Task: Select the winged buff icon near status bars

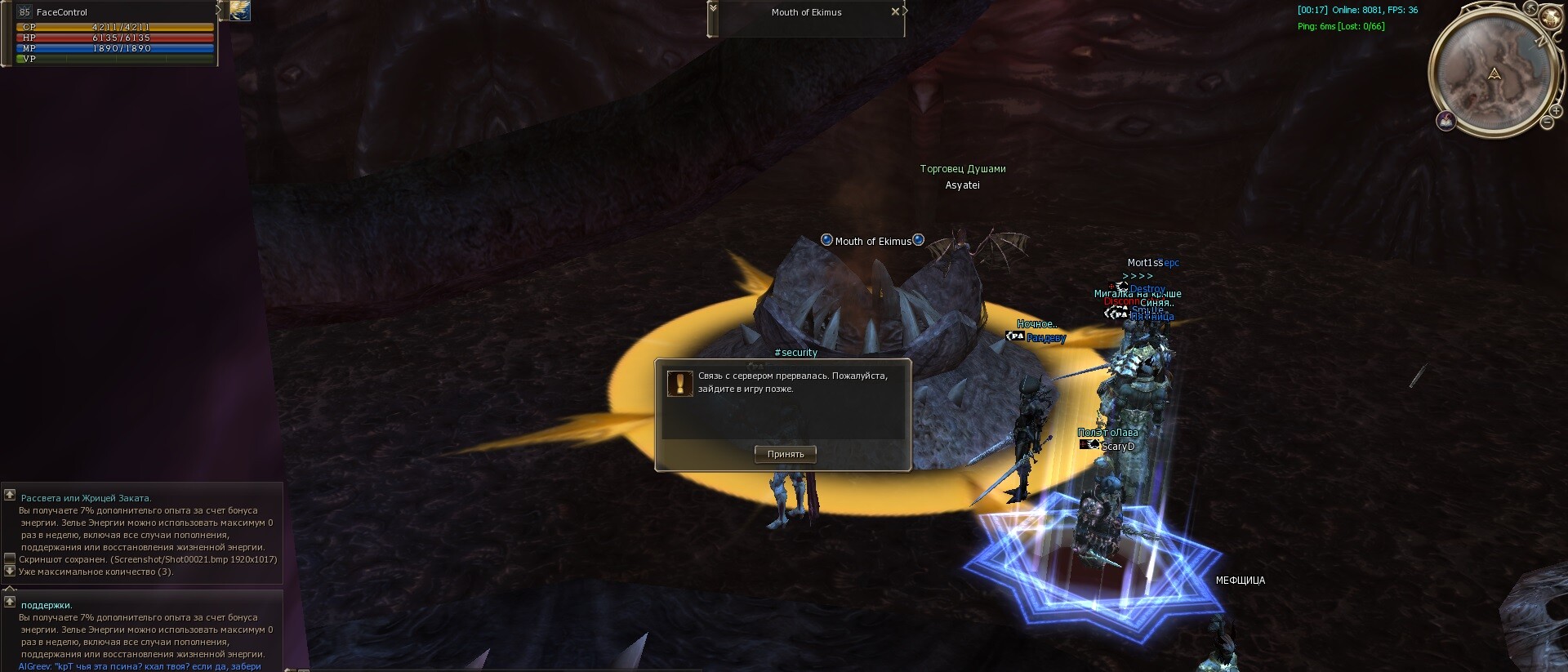Action: tap(240, 11)
